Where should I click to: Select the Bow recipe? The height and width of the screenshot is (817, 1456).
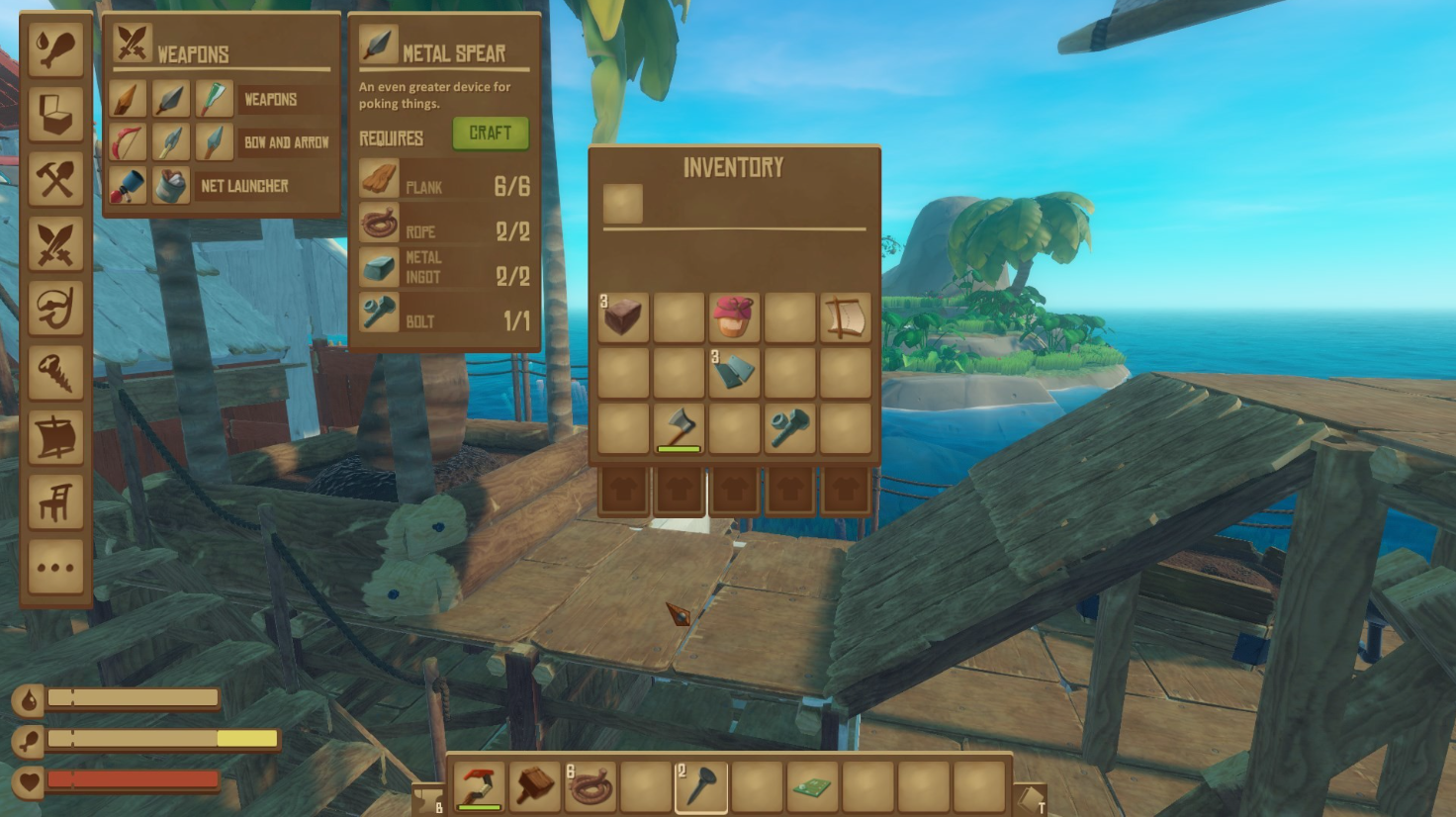click(x=128, y=141)
